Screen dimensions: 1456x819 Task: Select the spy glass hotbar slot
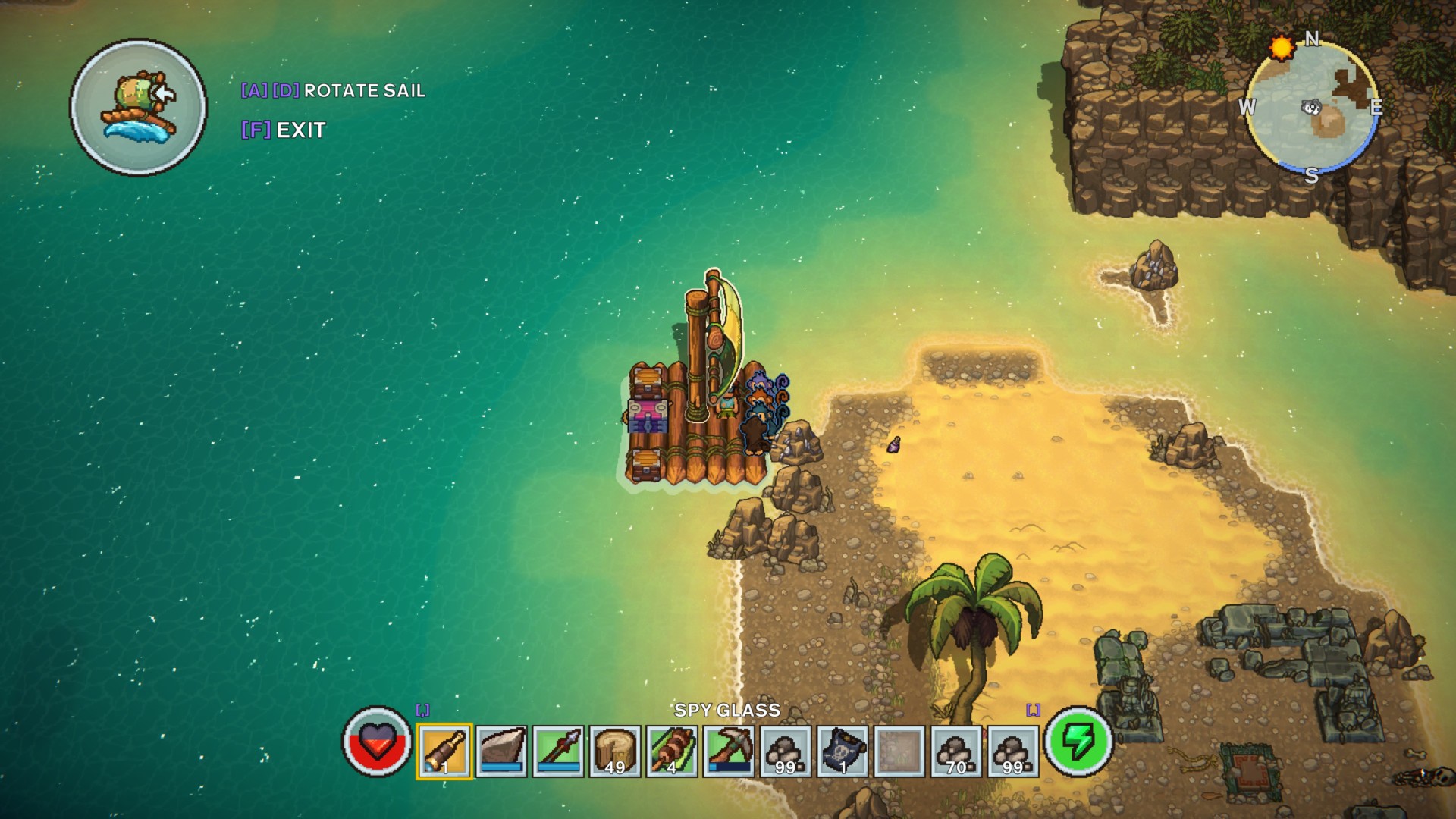pyautogui.click(x=444, y=751)
